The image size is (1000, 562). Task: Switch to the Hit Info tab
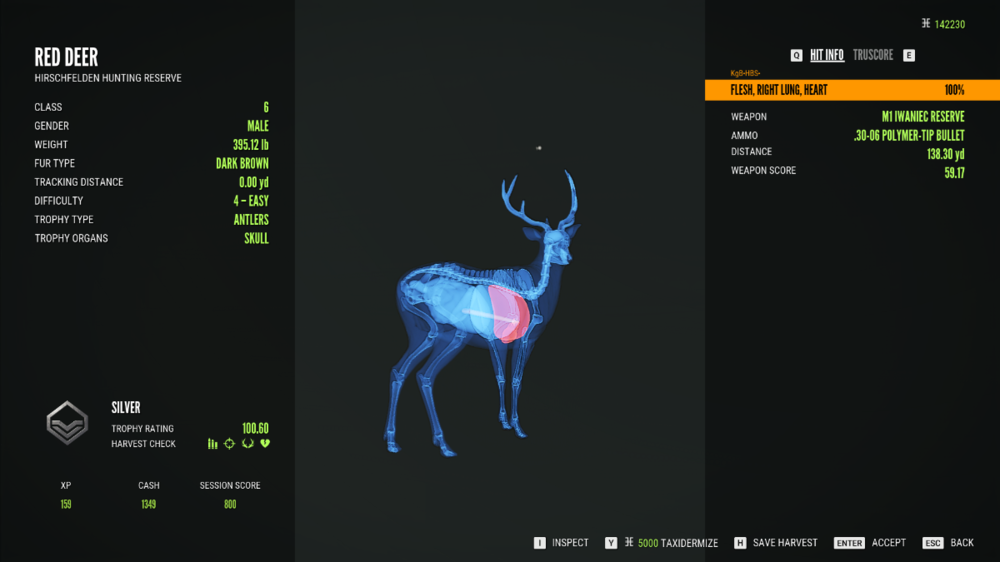pos(826,55)
